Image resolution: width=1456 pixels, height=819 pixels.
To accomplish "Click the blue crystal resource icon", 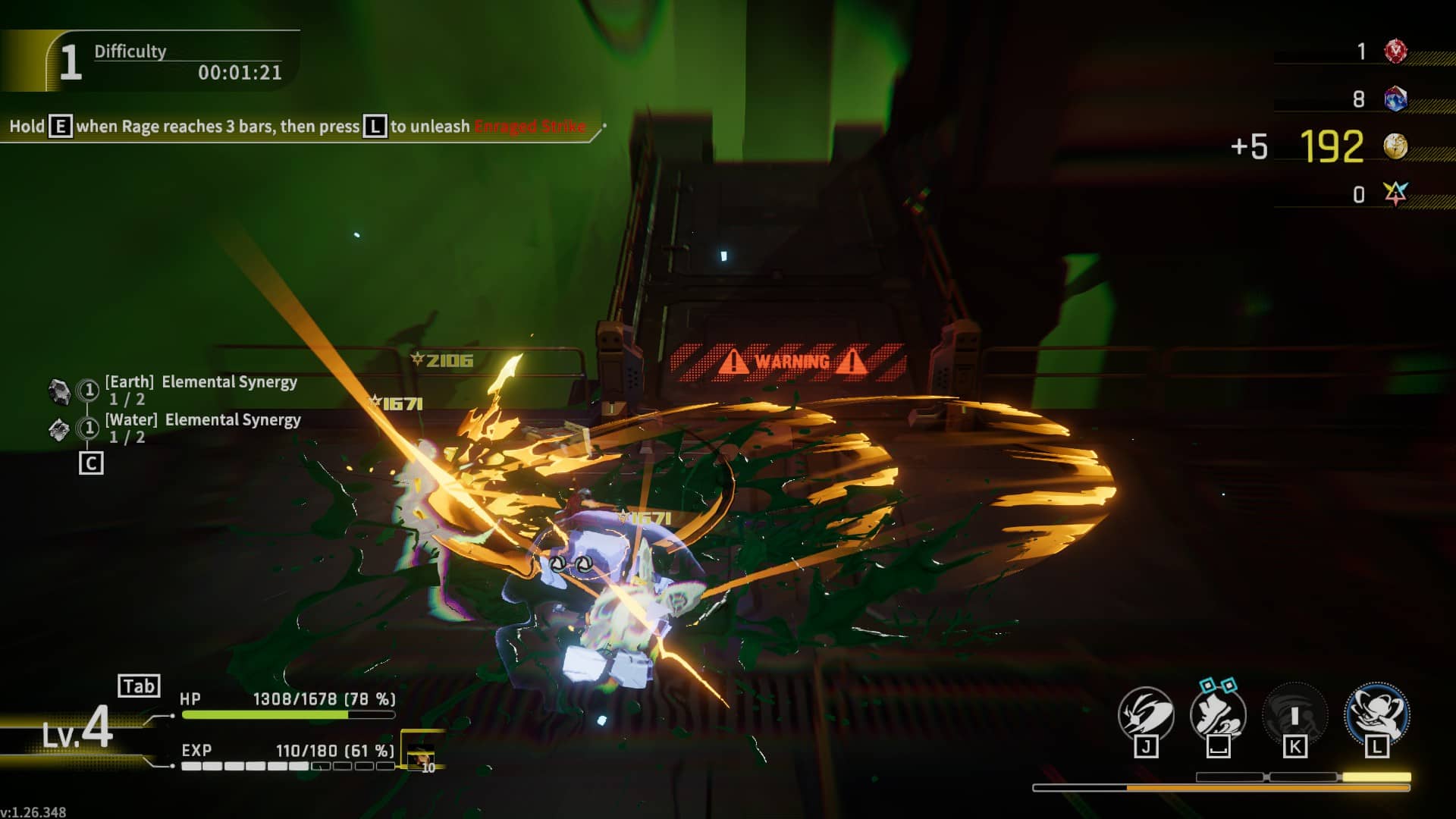I will (1395, 99).
